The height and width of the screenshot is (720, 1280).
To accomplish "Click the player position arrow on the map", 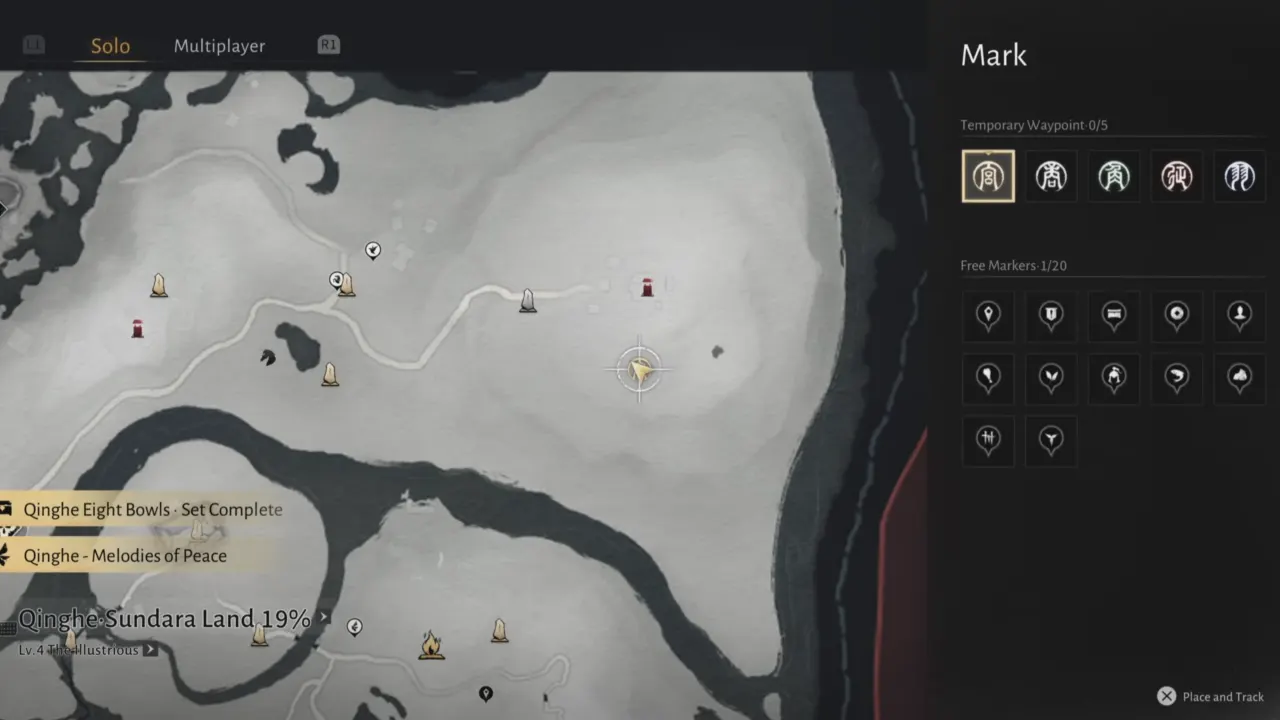I will click(x=640, y=370).
